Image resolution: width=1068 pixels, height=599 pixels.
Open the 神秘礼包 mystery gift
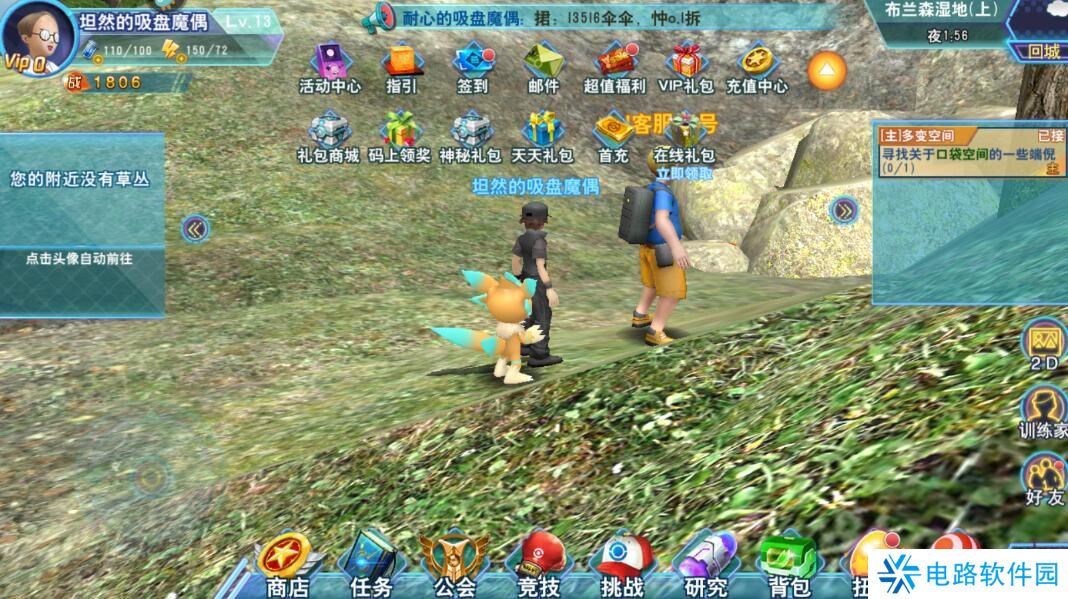(x=471, y=136)
